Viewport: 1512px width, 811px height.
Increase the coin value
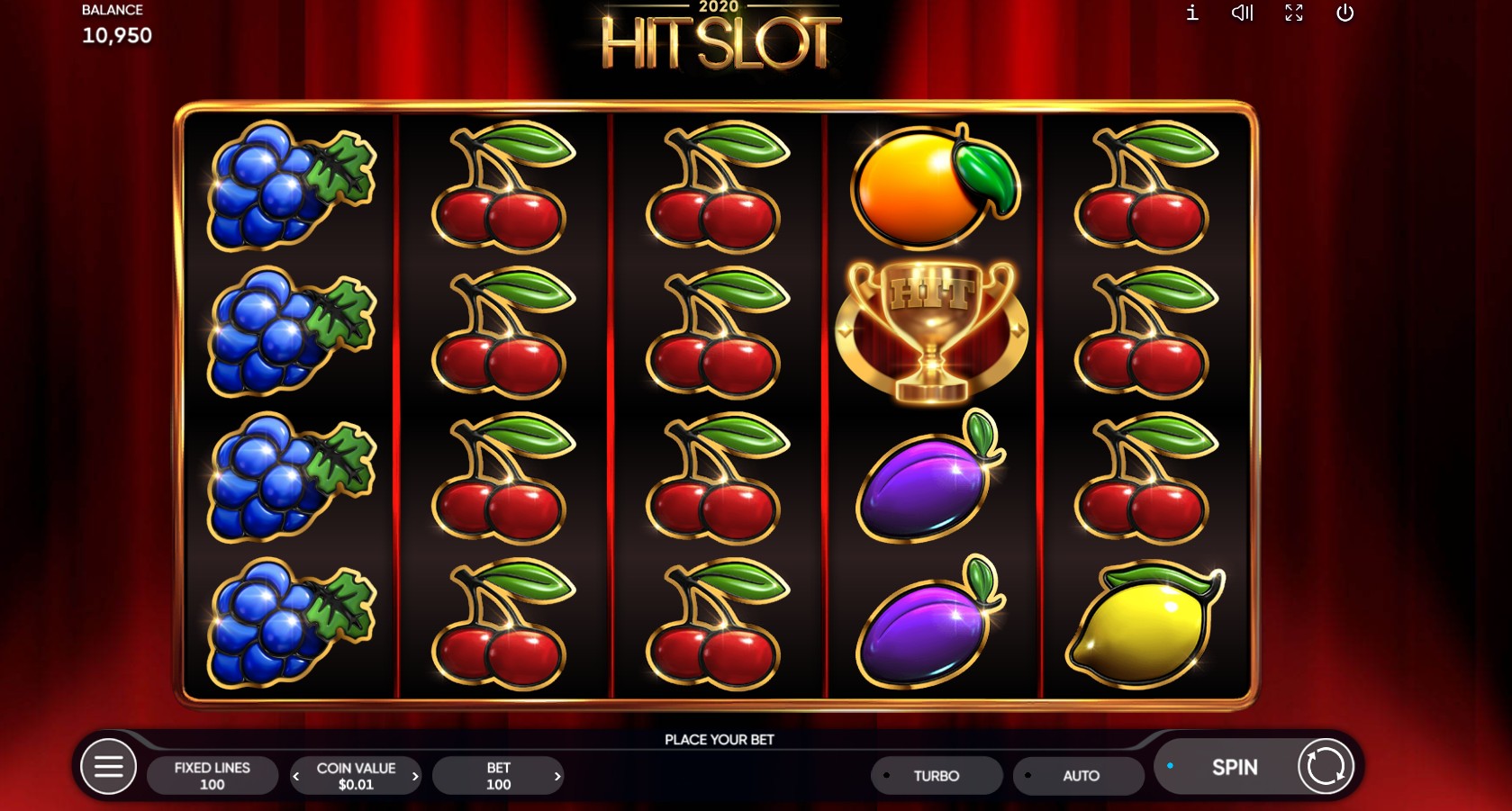[415, 775]
